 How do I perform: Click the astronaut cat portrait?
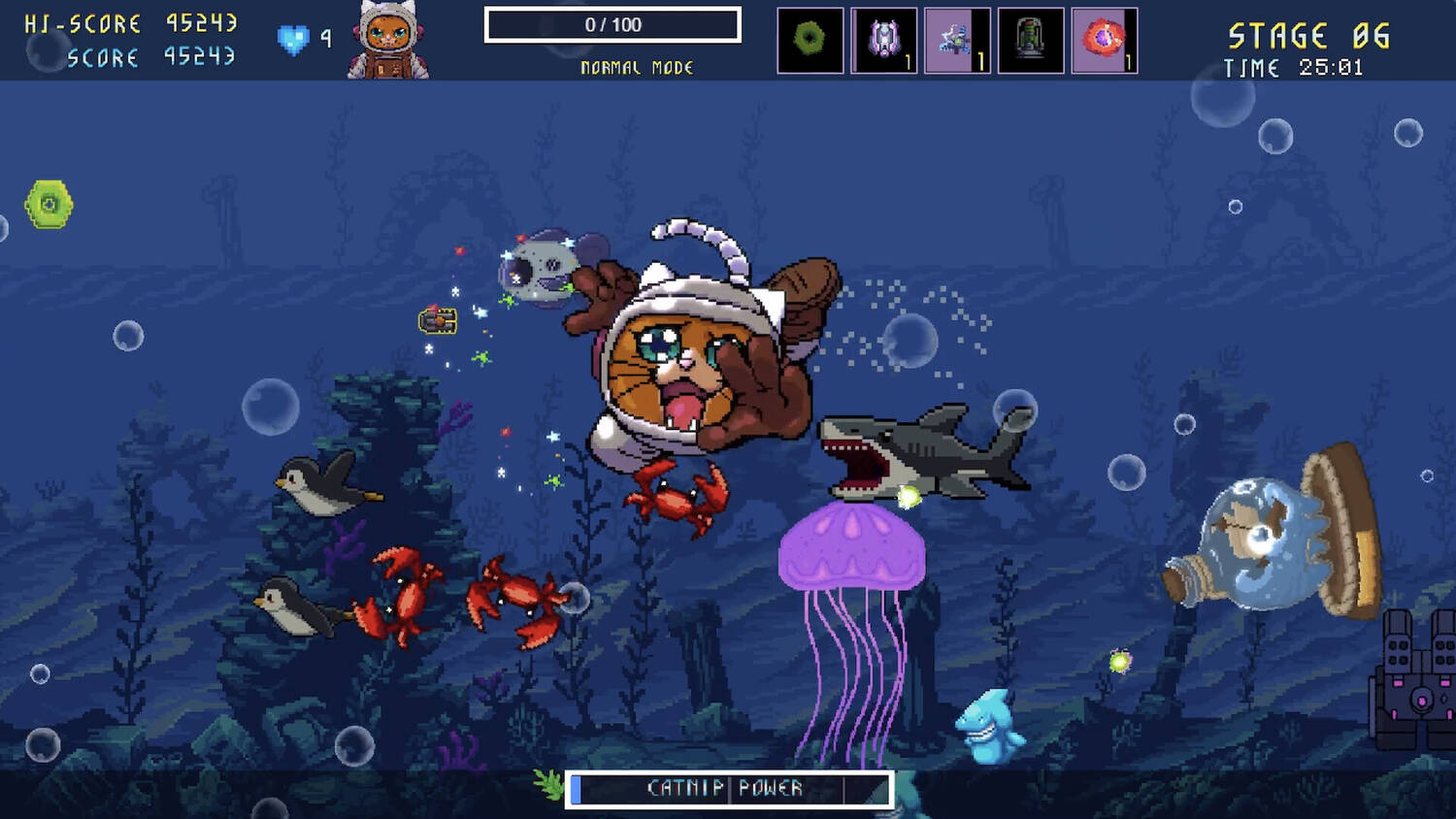point(388,41)
